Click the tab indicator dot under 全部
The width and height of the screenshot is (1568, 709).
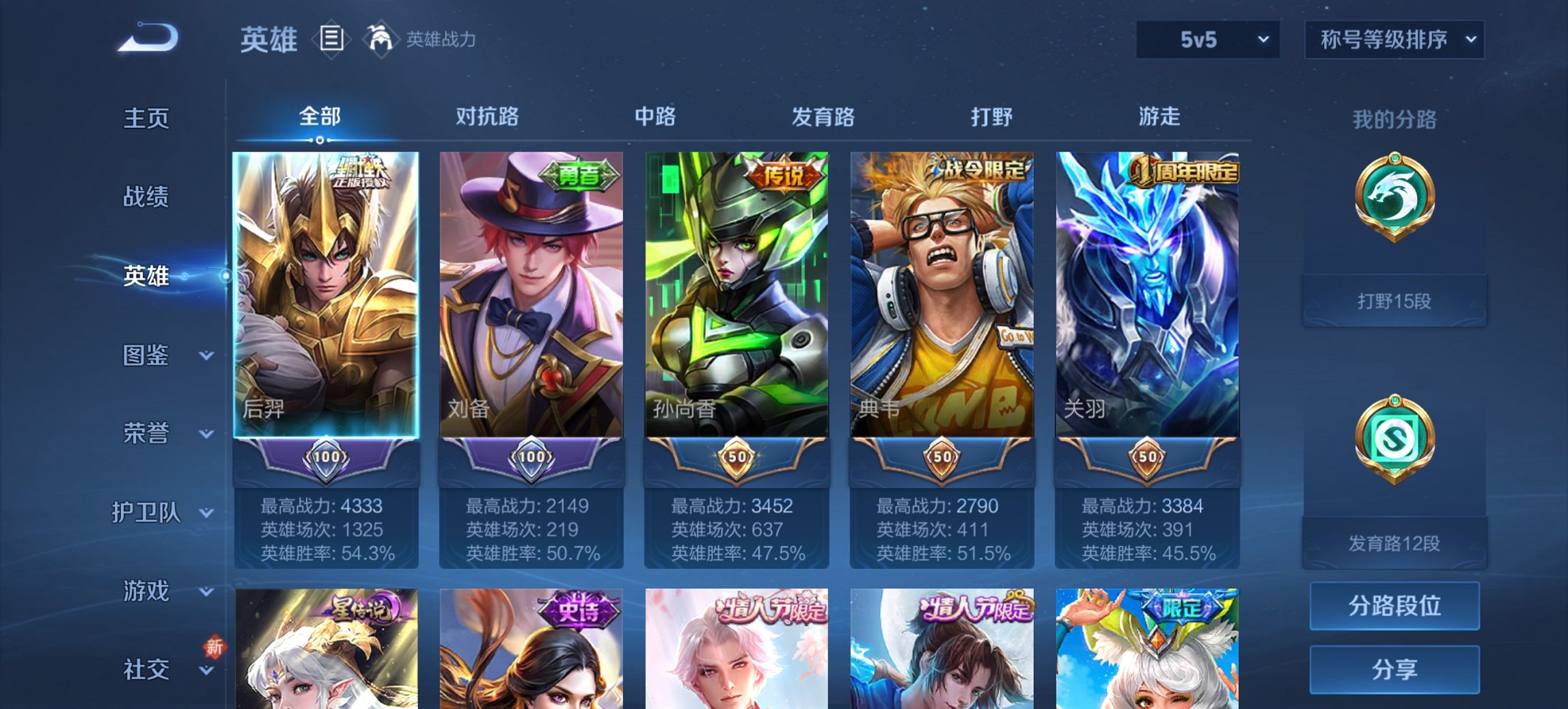coord(319,140)
